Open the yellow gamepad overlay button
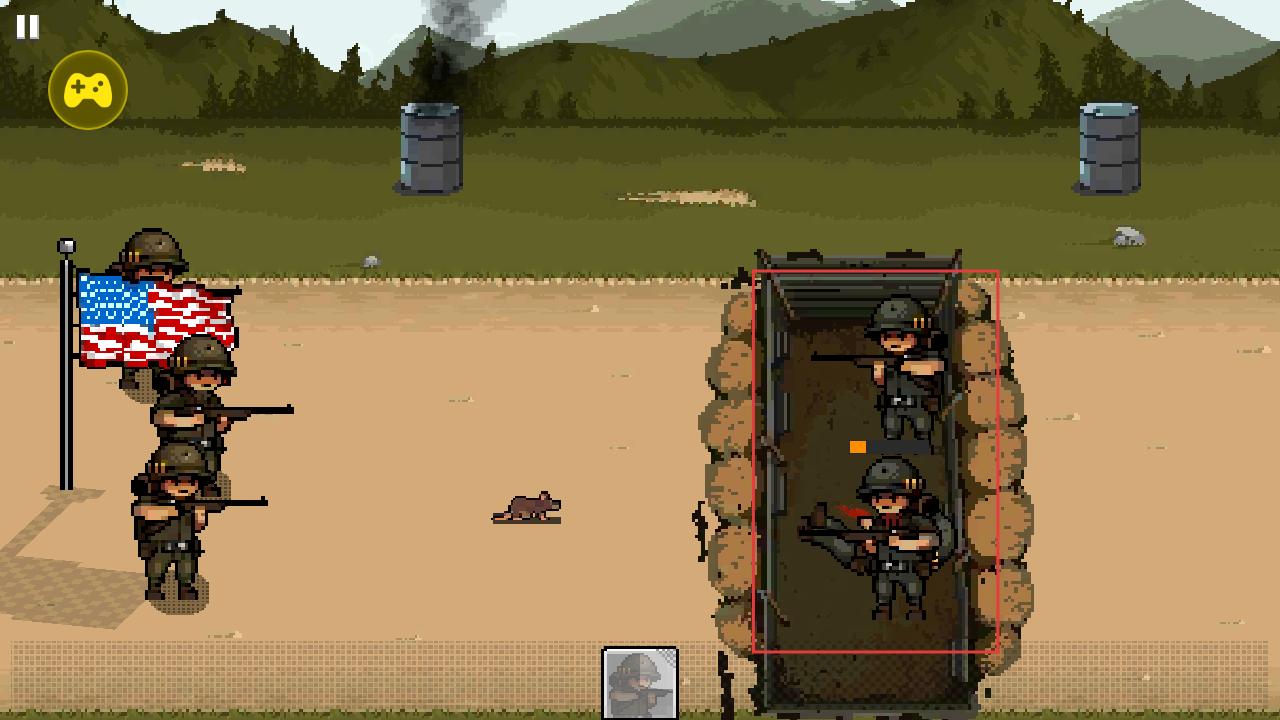 [88, 90]
